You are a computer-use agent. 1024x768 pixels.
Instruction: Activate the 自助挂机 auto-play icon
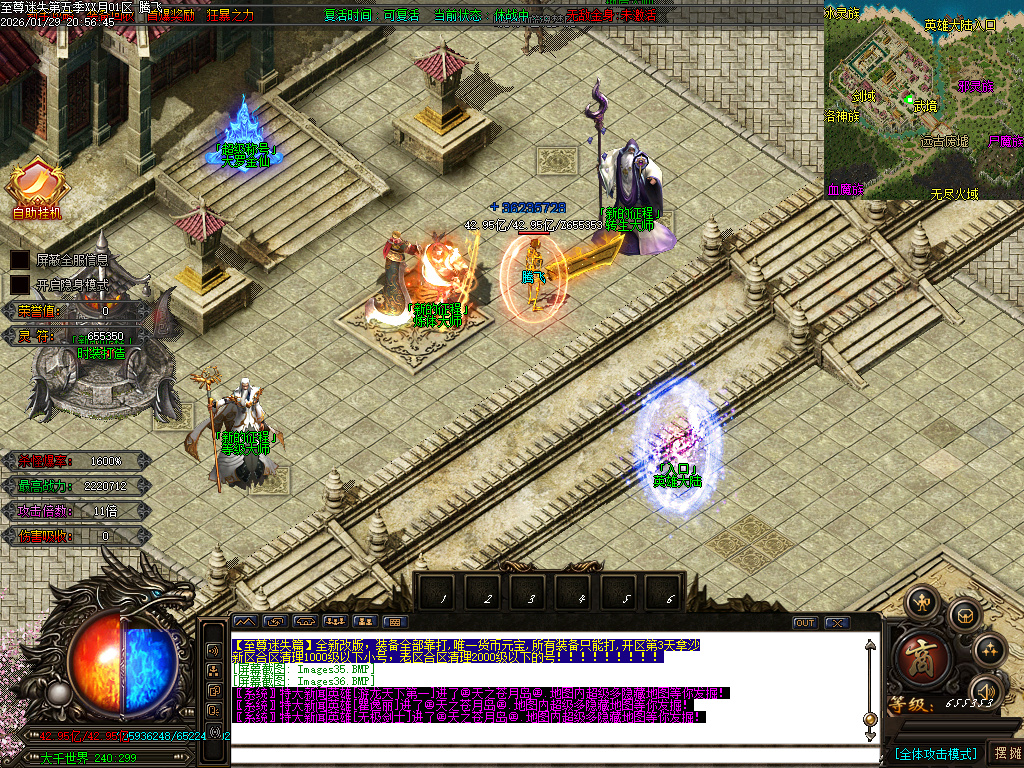click(x=36, y=188)
